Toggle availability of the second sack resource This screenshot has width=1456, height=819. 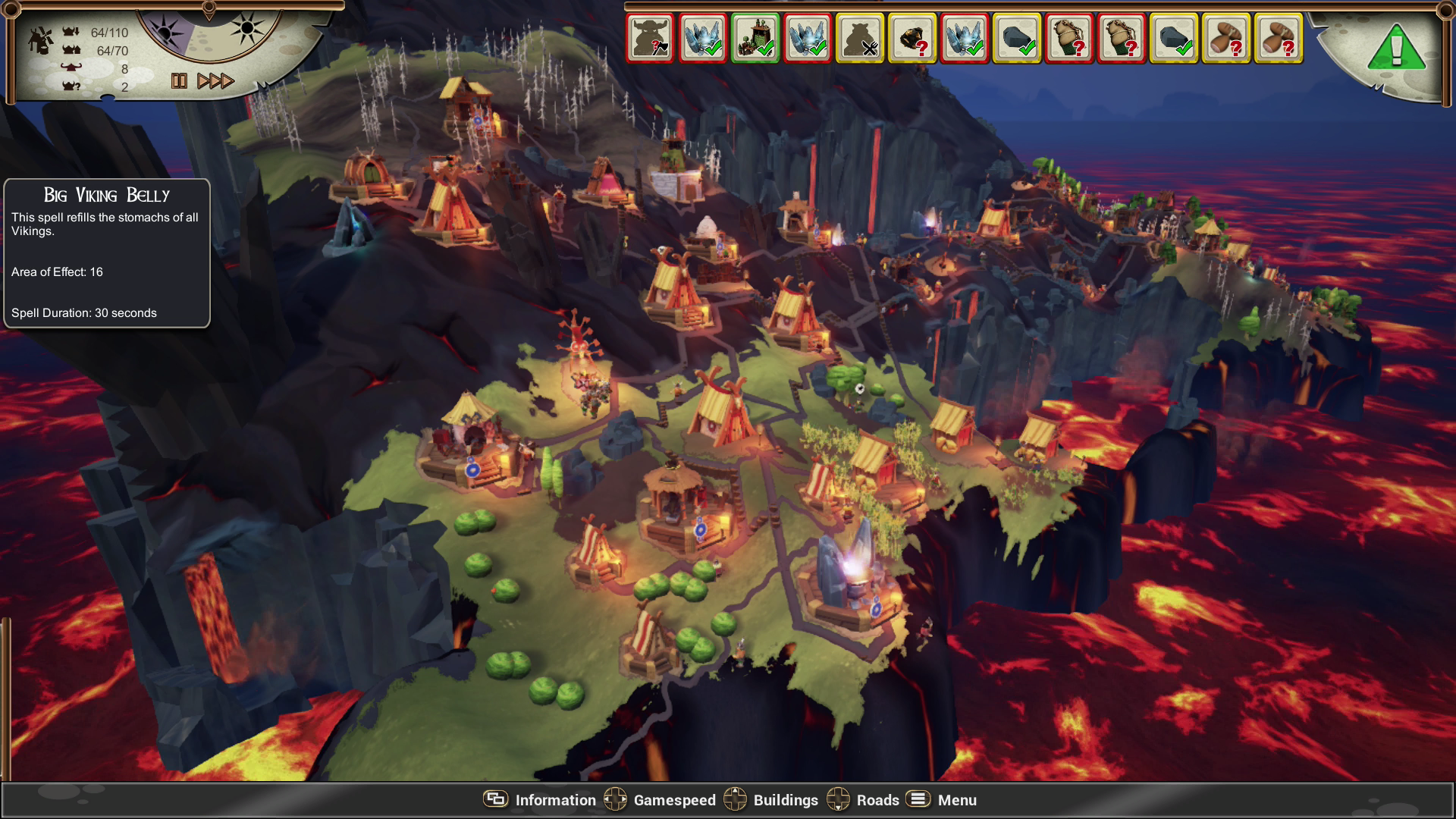(x=1122, y=38)
